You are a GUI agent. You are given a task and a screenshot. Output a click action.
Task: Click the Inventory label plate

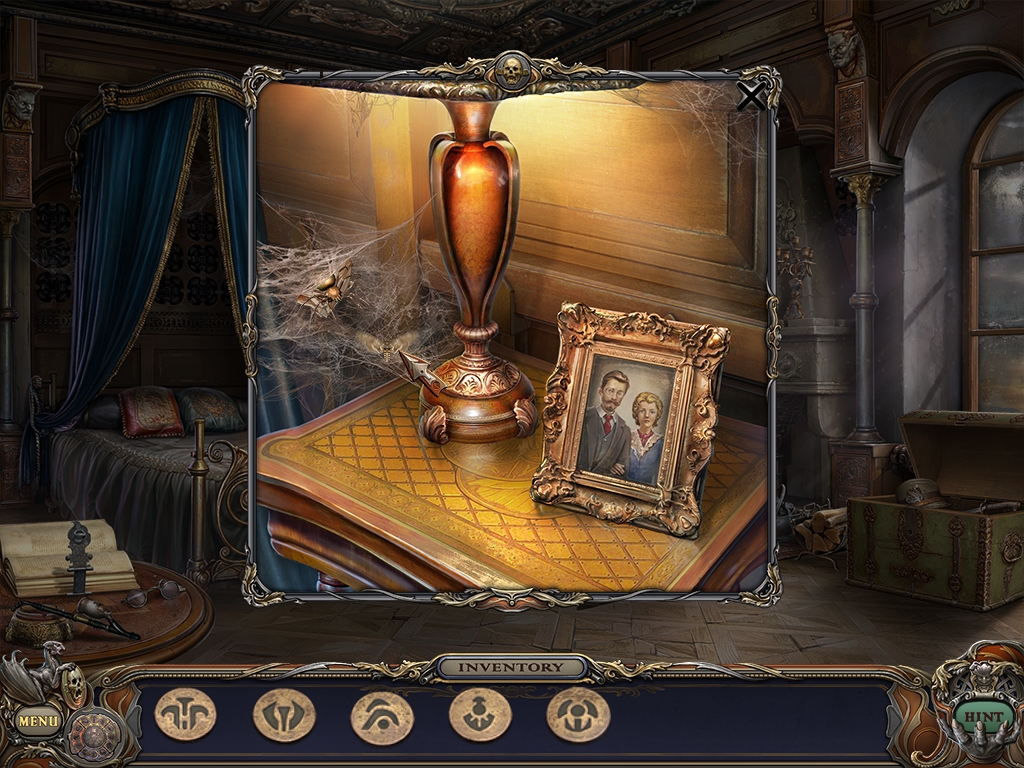[510, 667]
